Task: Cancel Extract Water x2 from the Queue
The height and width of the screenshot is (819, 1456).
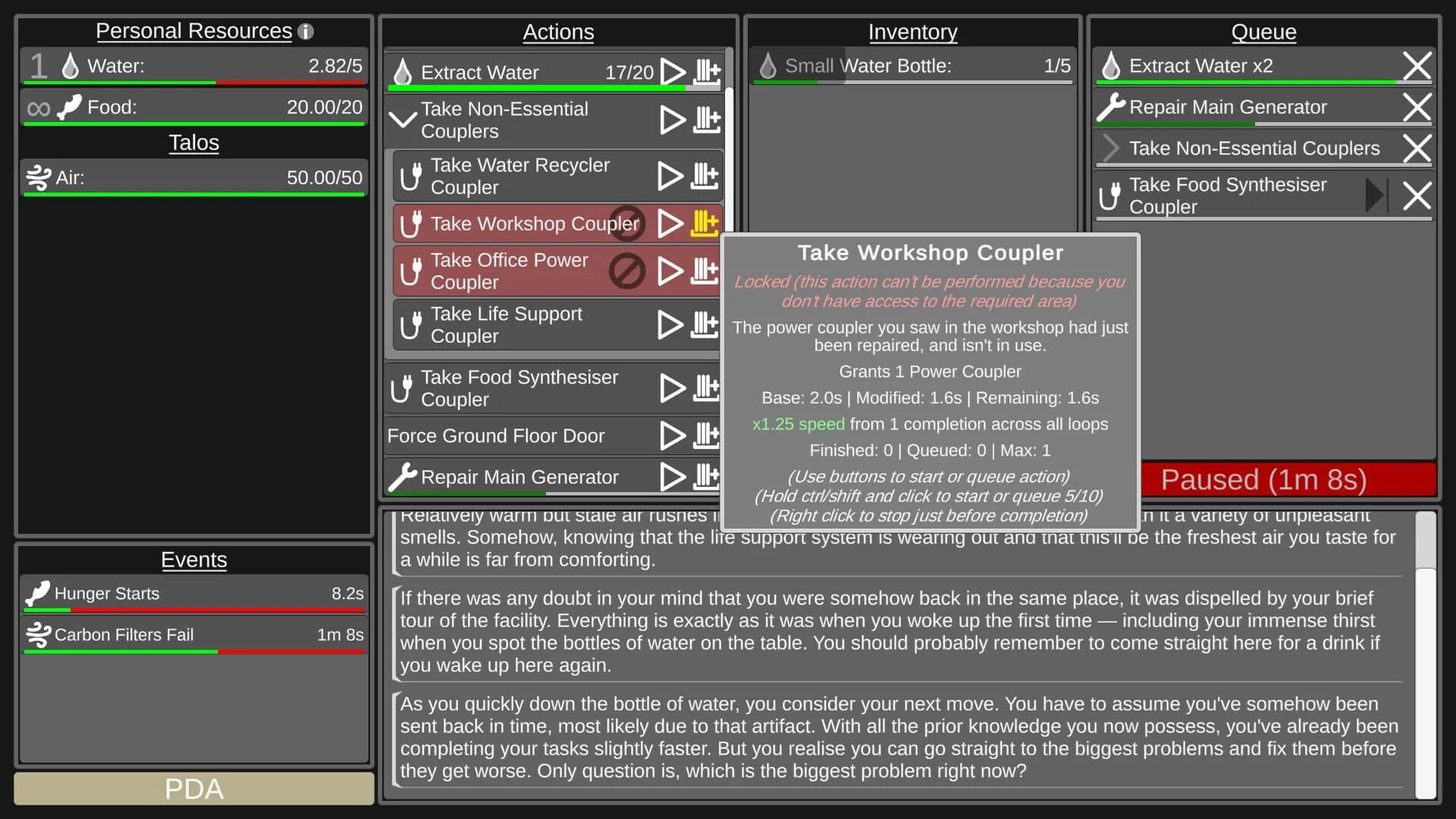Action: click(x=1417, y=65)
